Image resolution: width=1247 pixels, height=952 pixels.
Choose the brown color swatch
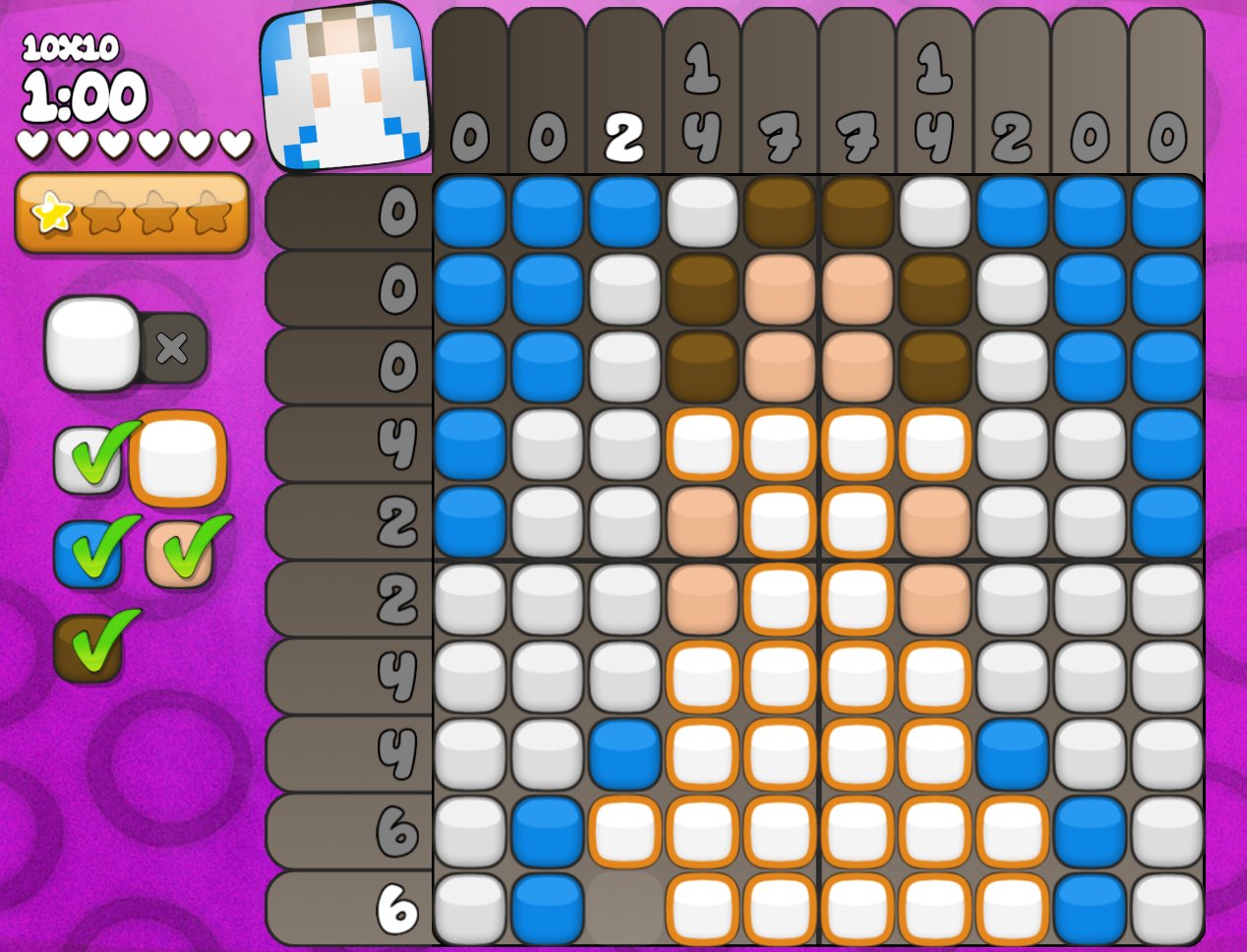click(88, 647)
